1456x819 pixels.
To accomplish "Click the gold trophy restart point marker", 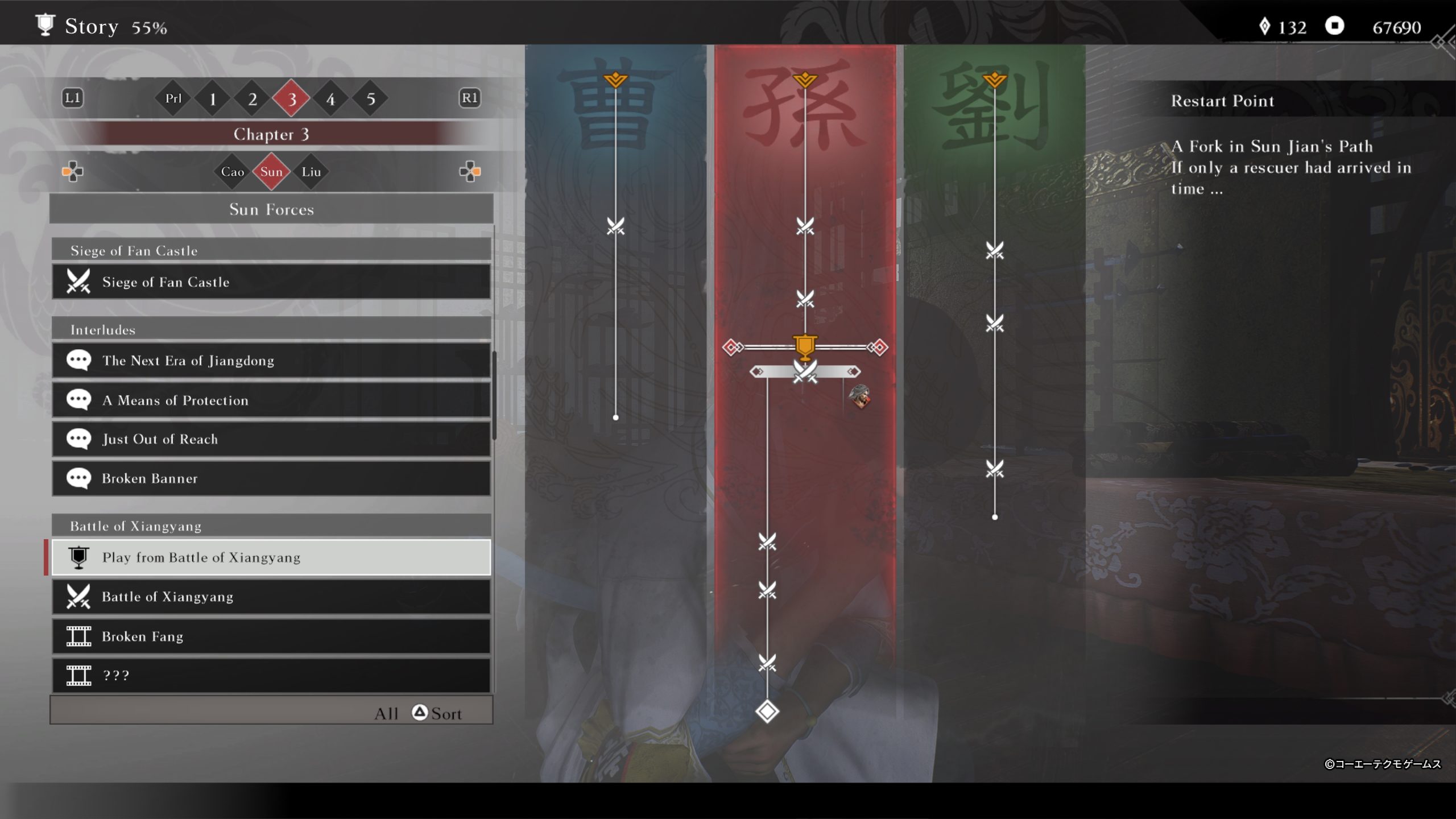I will click(x=805, y=346).
